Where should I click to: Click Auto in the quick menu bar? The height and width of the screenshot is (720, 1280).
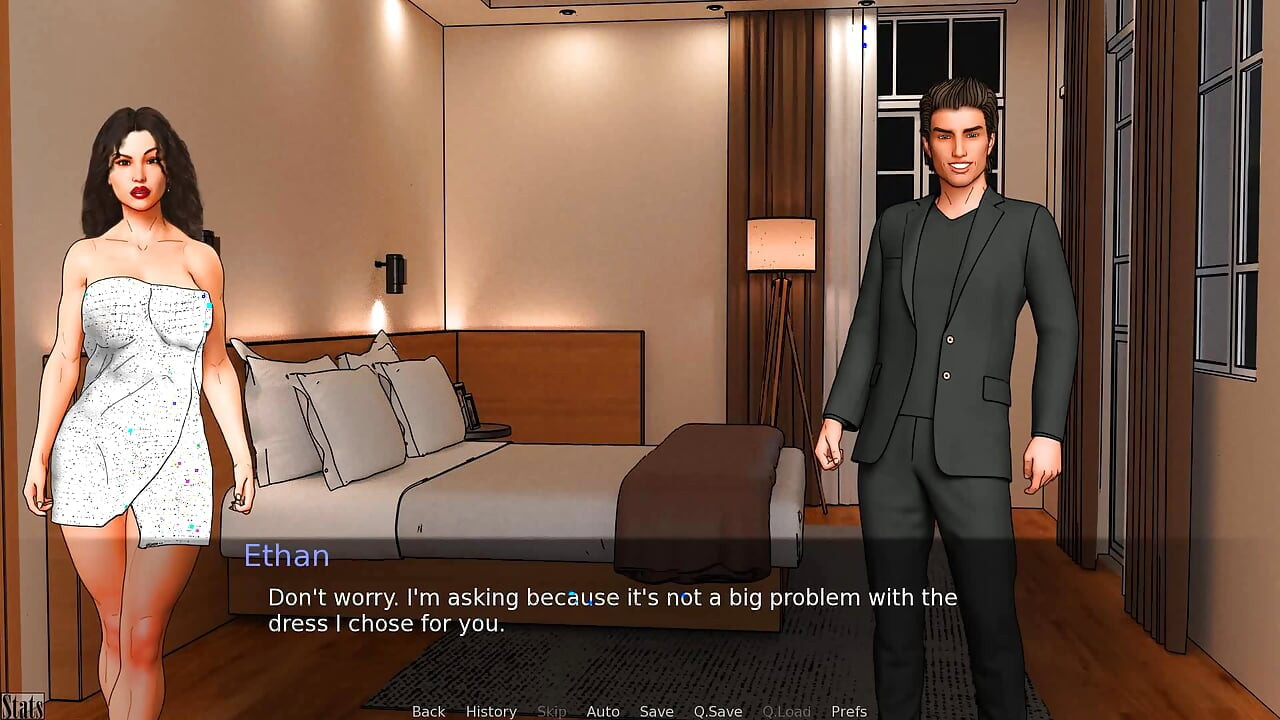pyautogui.click(x=603, y=711)
